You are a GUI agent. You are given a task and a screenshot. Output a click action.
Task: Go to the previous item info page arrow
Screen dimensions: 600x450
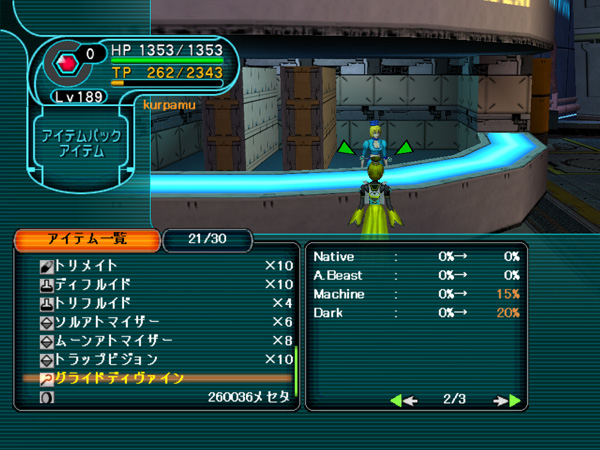403,401
